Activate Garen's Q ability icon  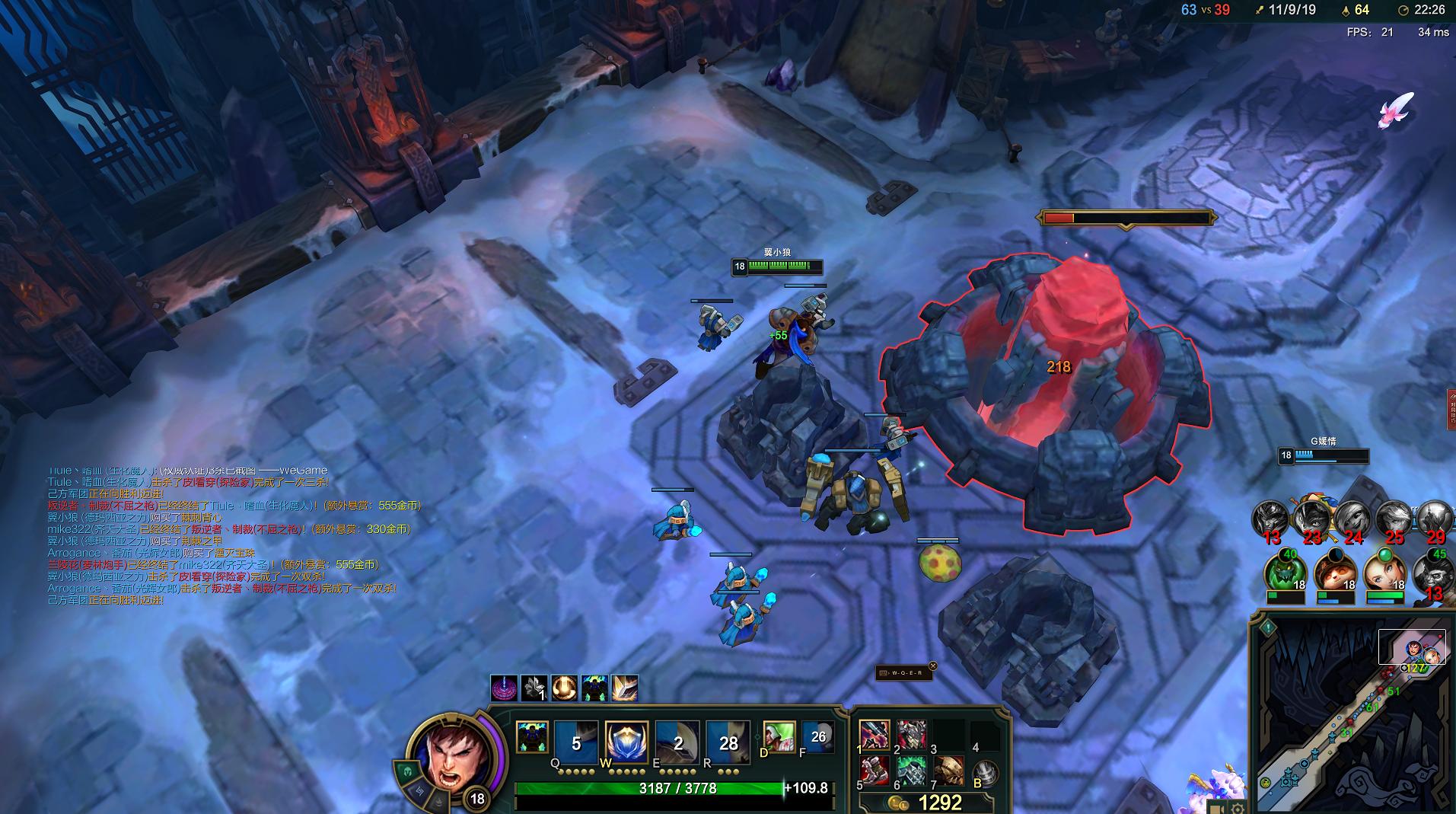coord(575,742)
